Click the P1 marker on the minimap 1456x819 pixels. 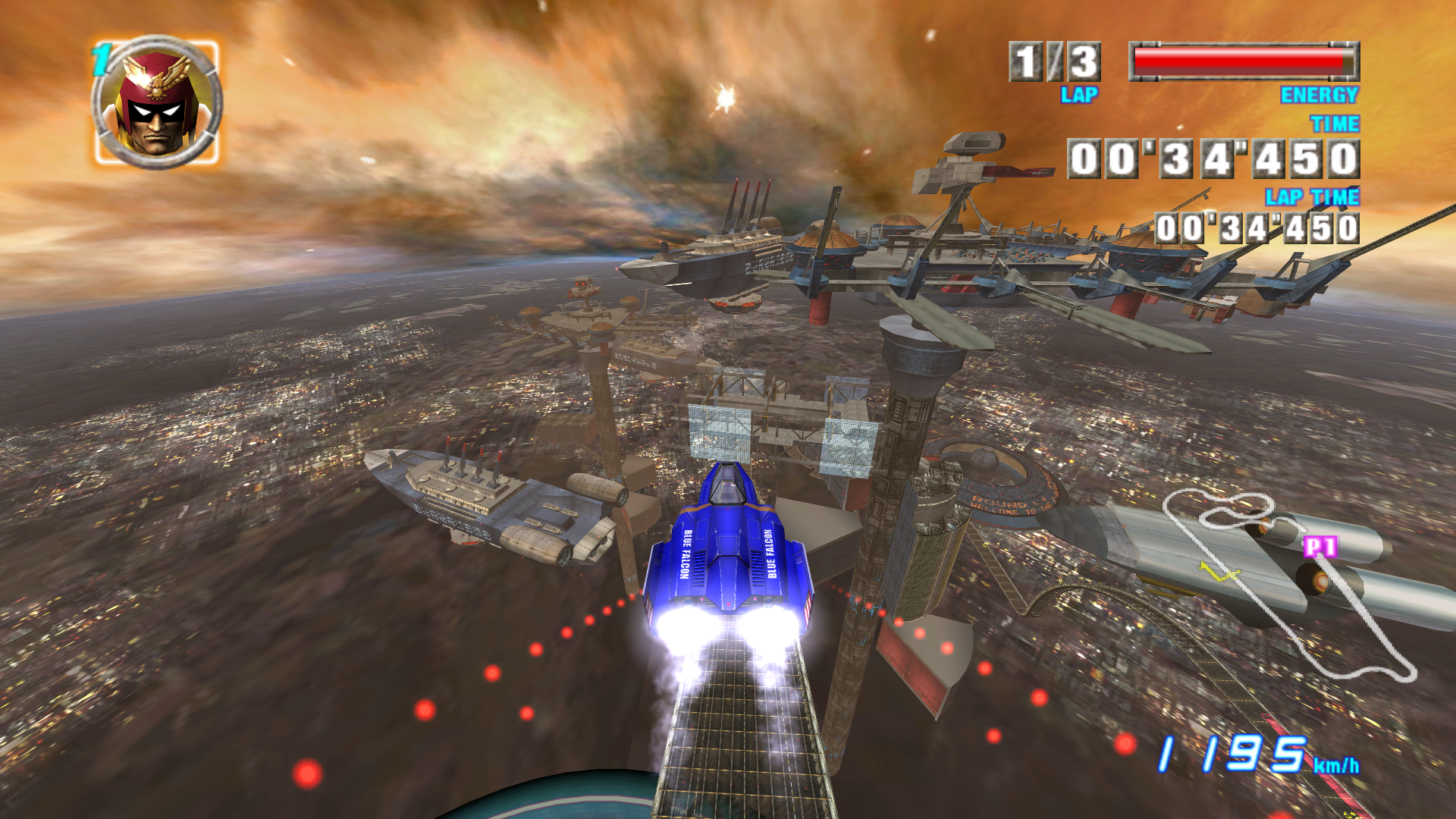tap(1320, 546)
